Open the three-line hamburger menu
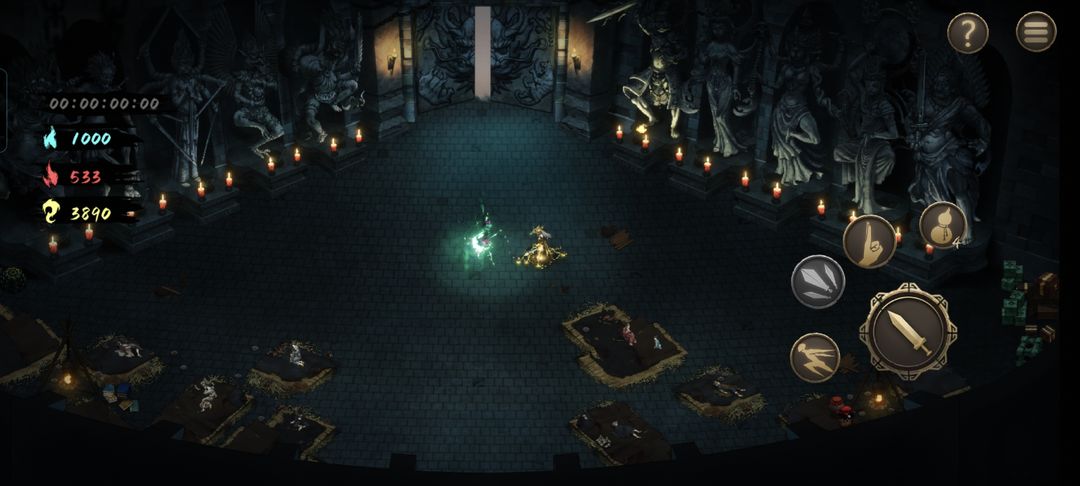Screen dimensions: 1080x486 [x=1036, y=32]
